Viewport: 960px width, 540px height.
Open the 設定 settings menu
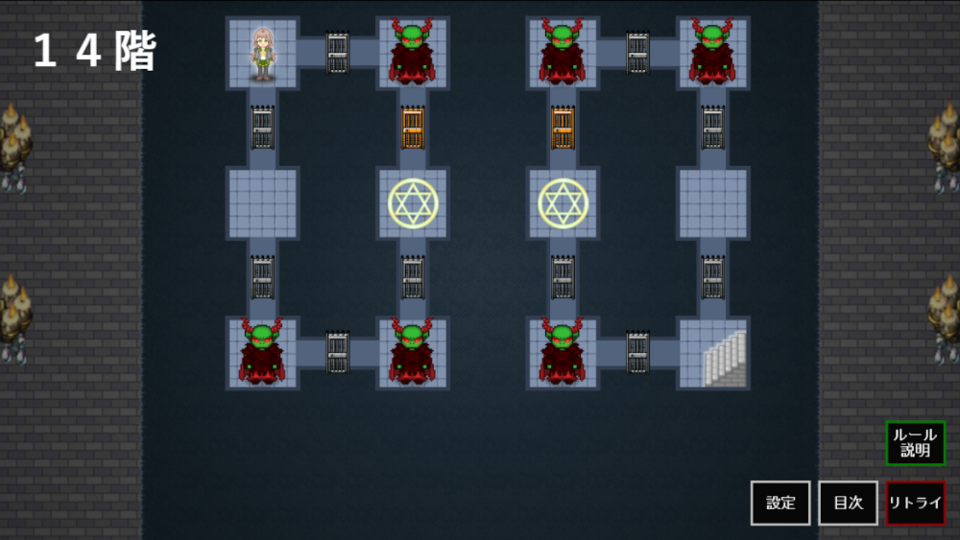(x=780, y=503)
